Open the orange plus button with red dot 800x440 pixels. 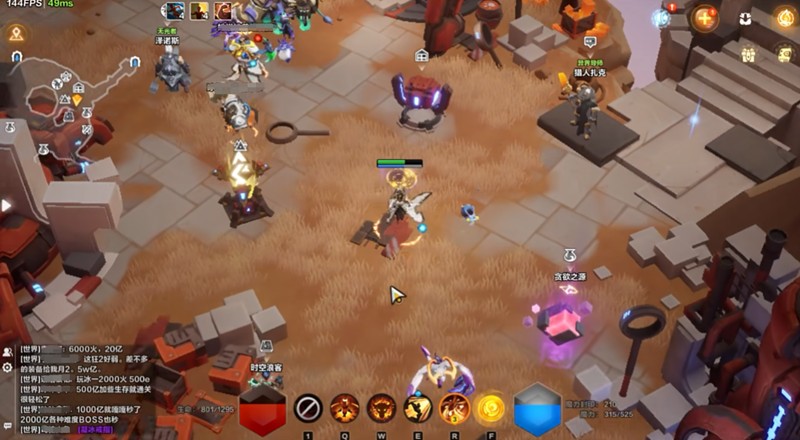tap(706, 17)
